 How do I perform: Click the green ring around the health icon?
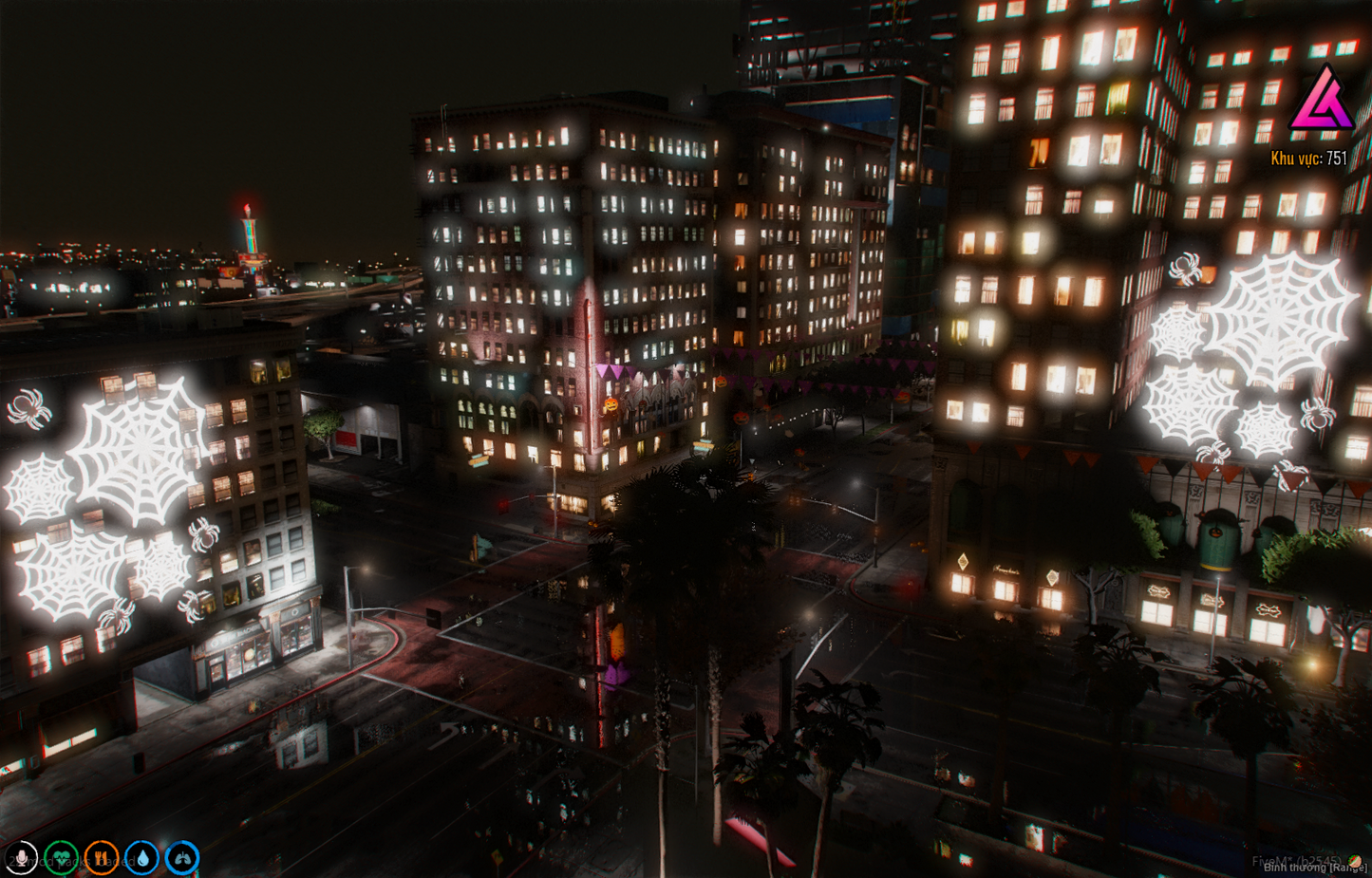61,841
